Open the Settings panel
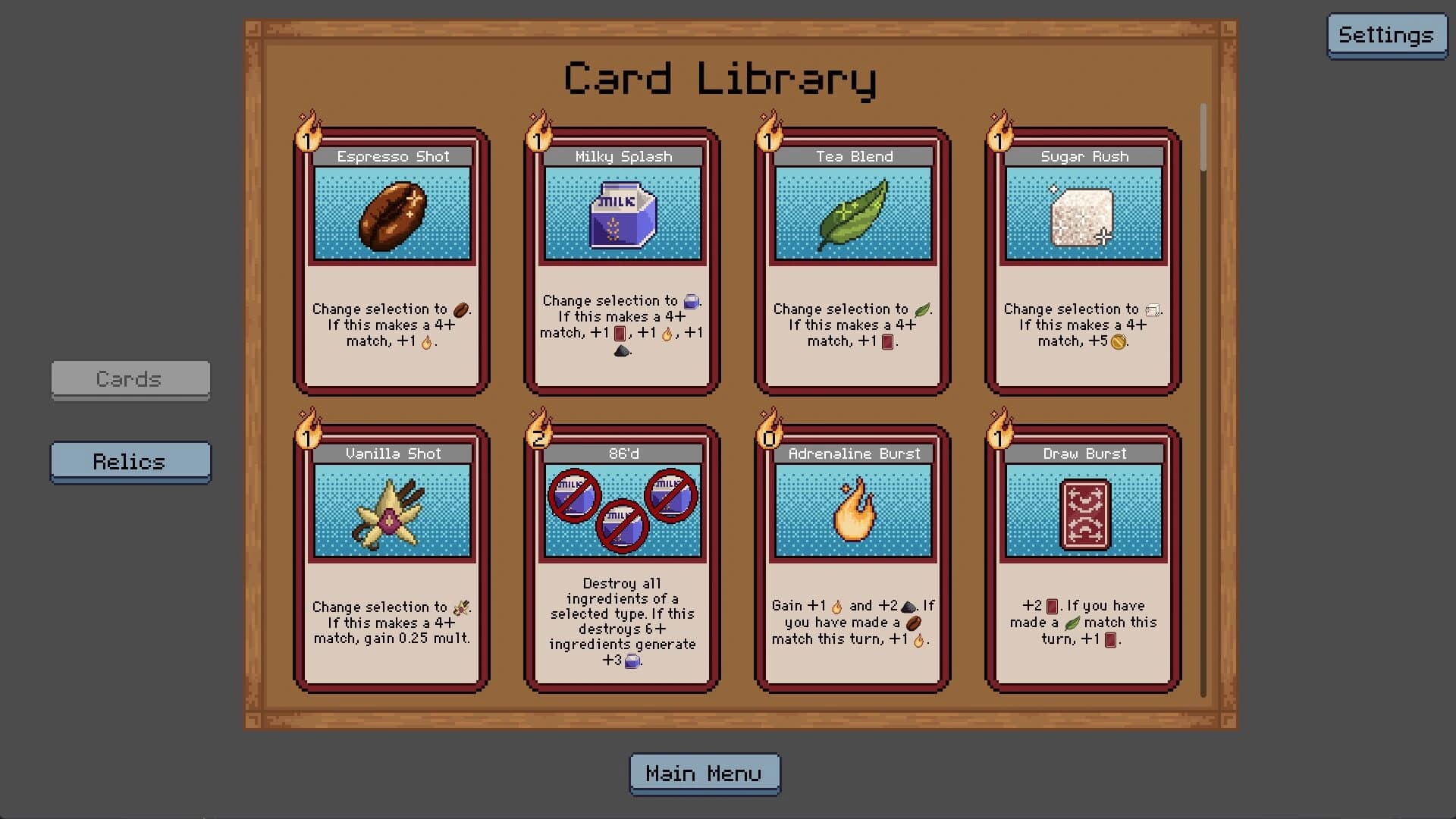 click(x=1387, y=34)
